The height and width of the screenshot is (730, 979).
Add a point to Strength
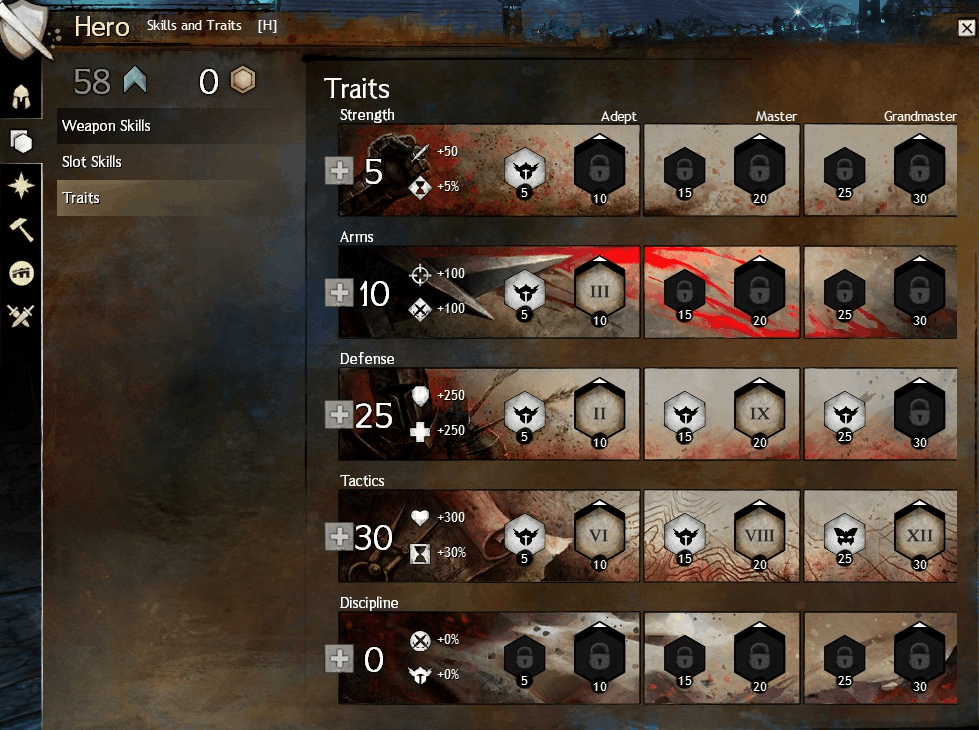tap(340, 171)
